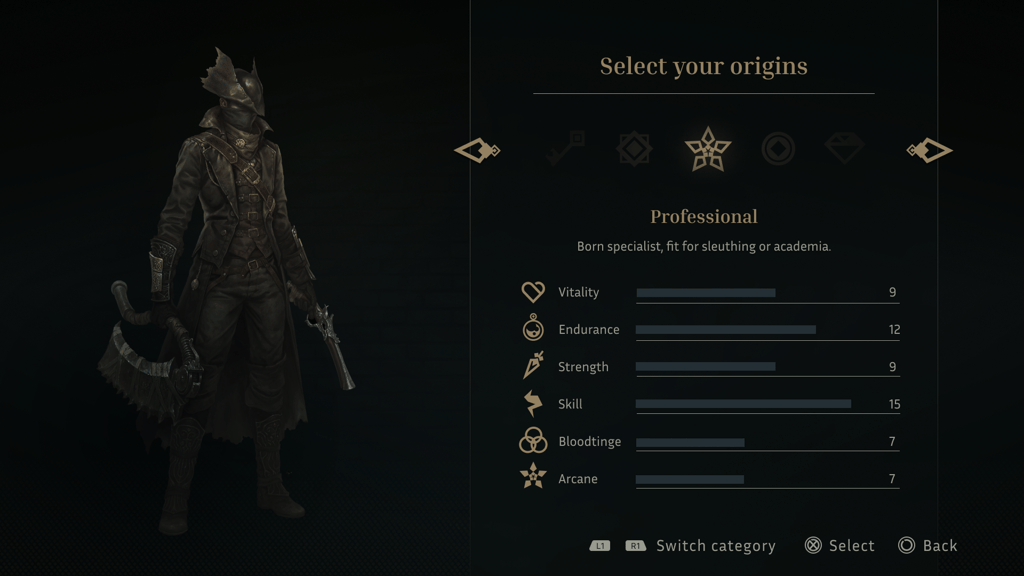The height and width of the screenshot is (576, 1024).
Task: Choose the dimmed gemstone origin icon
Action: pos(845,149)
